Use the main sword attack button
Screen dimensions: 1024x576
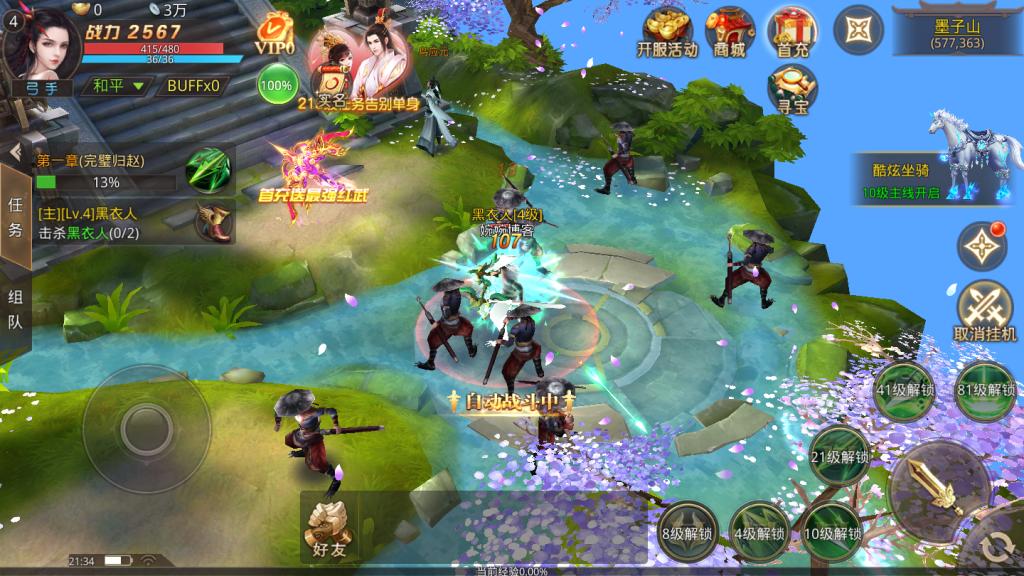(x=939, y=489)
